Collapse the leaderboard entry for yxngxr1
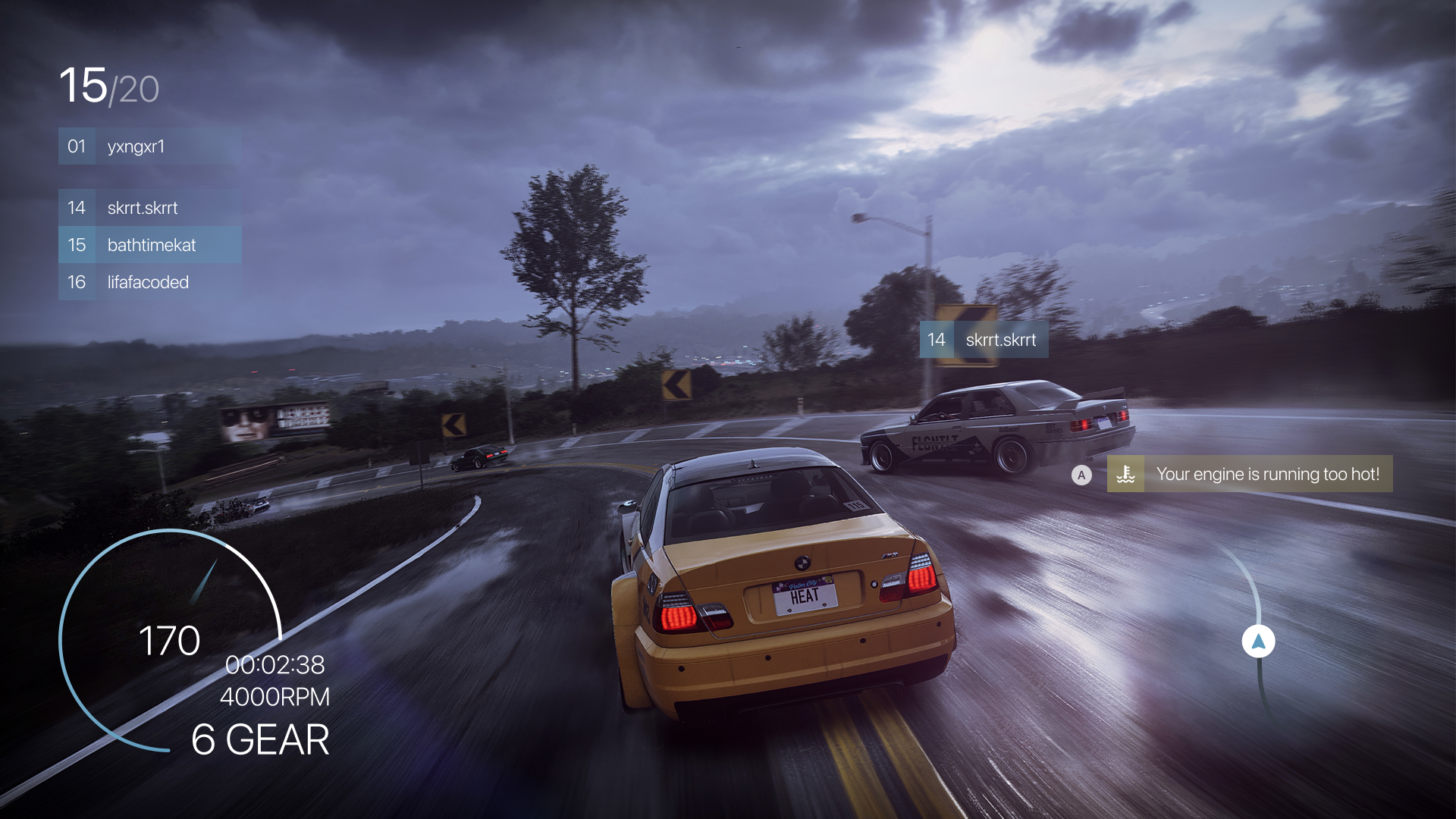 tap(149, 146)
